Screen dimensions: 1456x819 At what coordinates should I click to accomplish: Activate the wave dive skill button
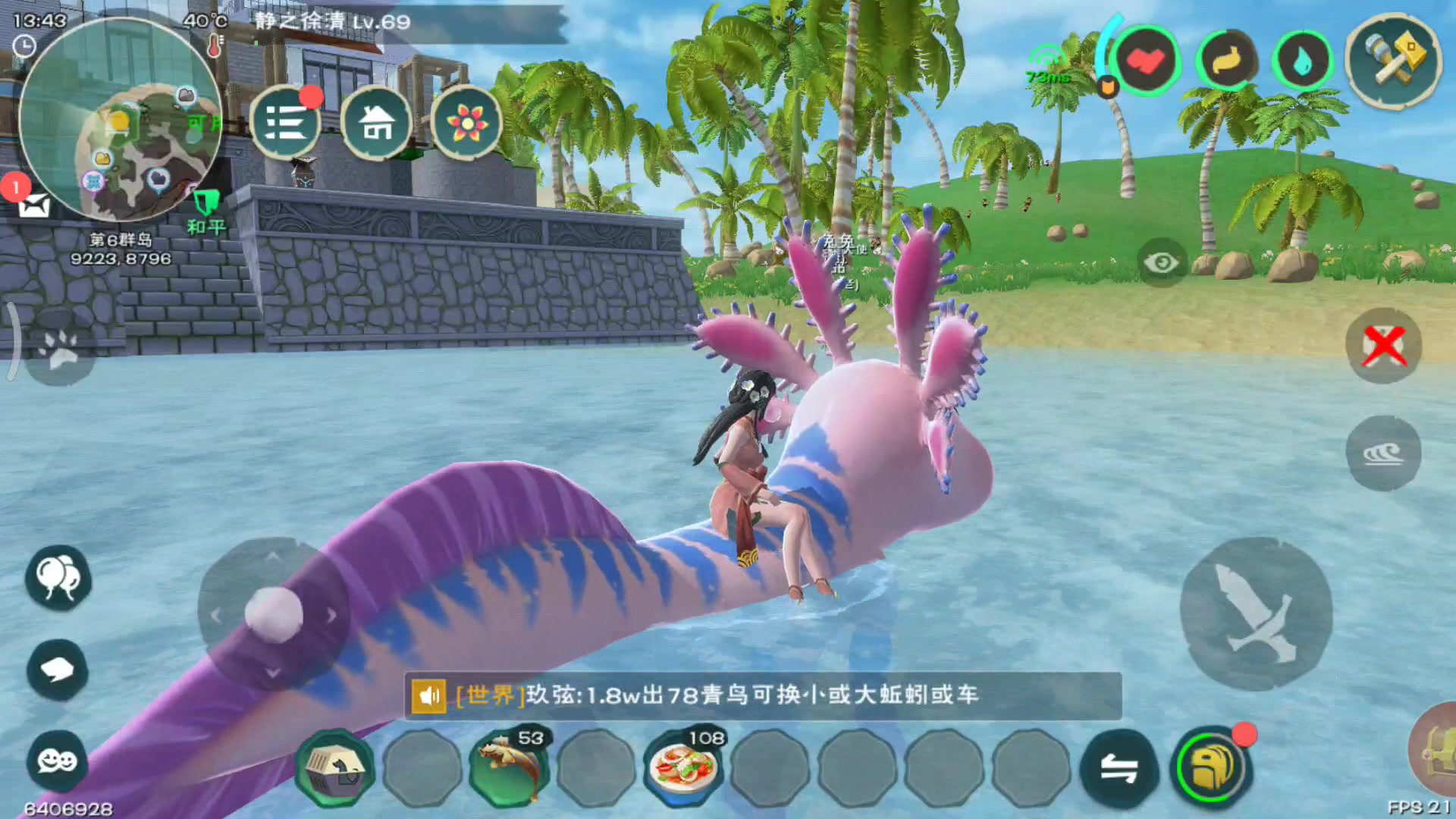[1383, 453]
